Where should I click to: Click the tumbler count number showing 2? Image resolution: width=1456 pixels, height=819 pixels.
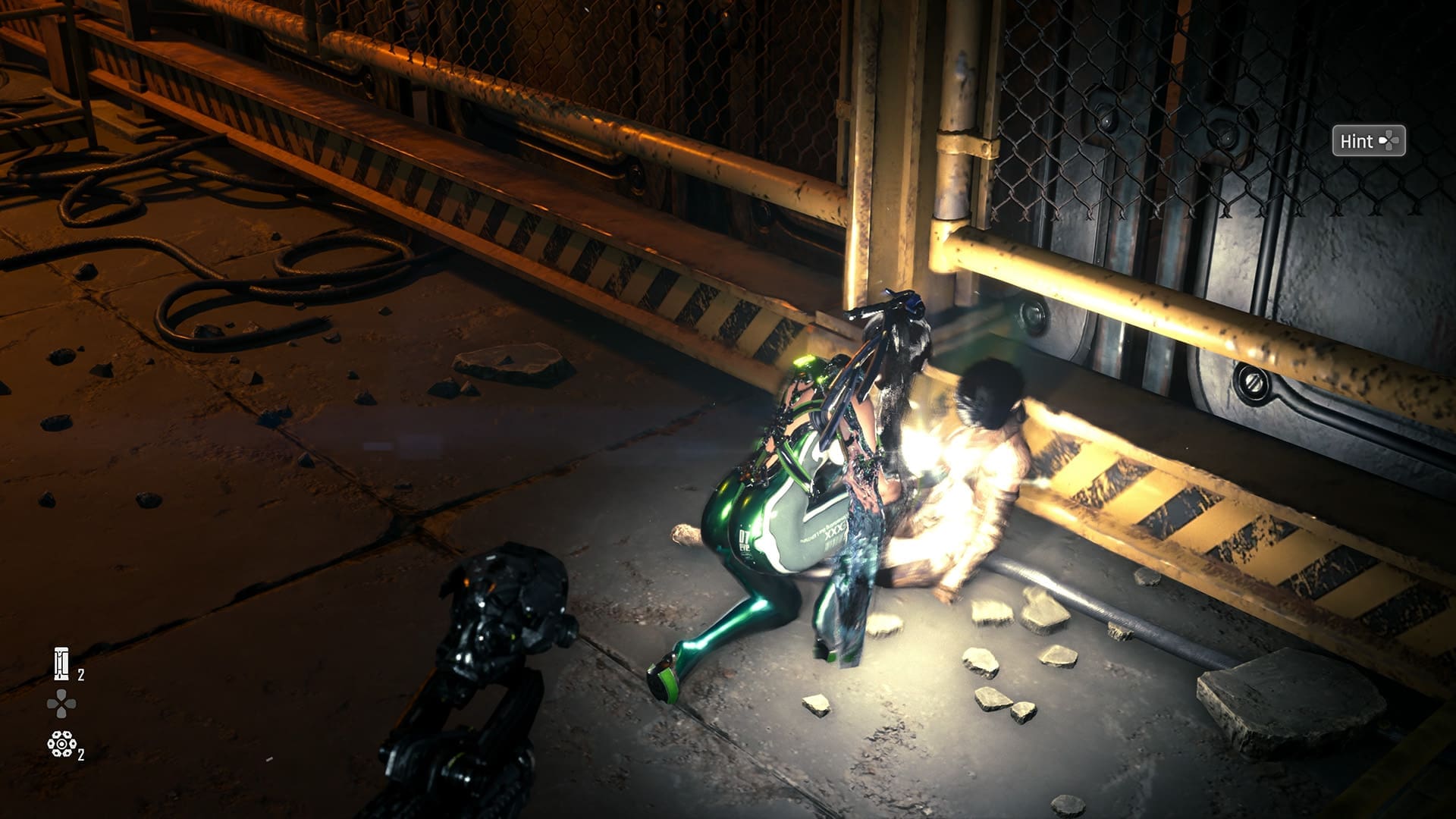pos(80,675)
